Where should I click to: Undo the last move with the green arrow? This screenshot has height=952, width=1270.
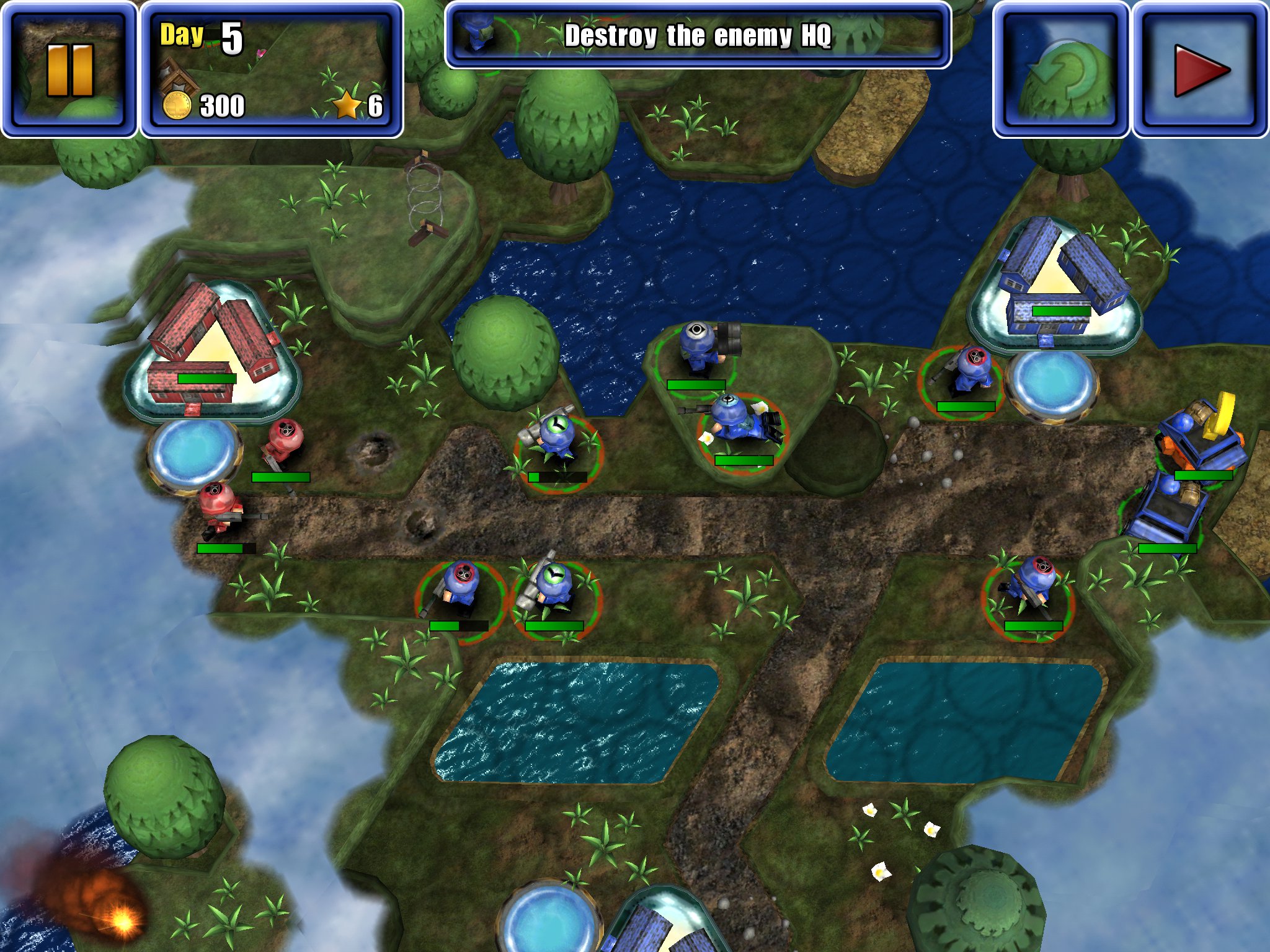[x=1060, y=69]
